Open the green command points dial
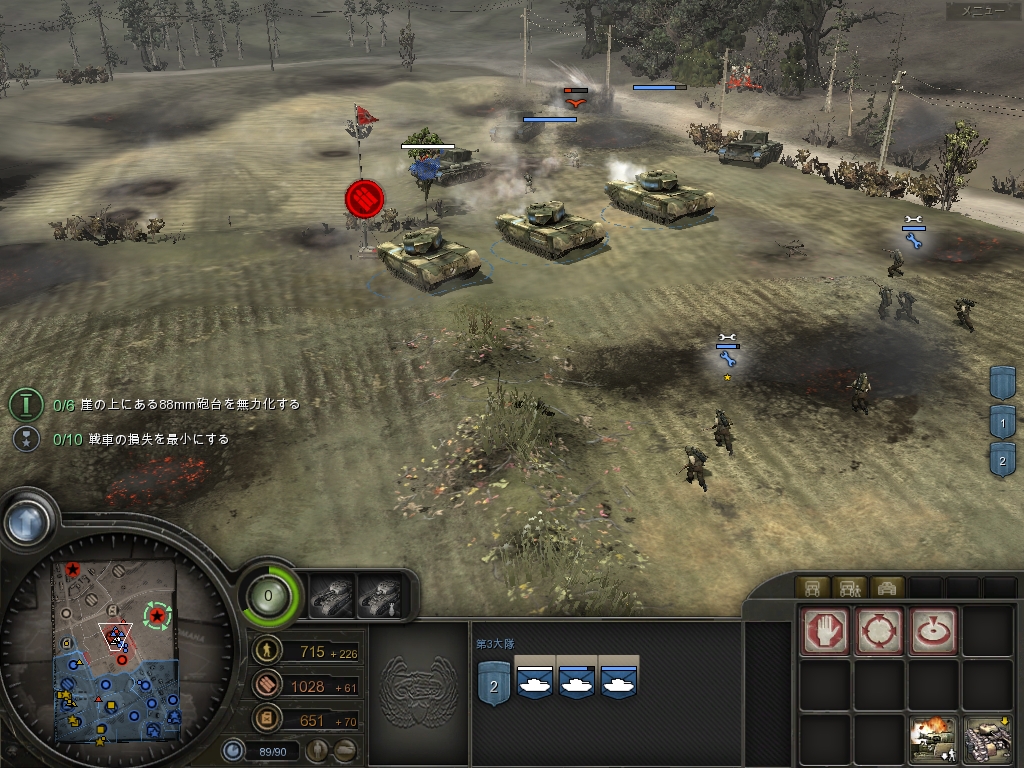 (x=270, y=596)
